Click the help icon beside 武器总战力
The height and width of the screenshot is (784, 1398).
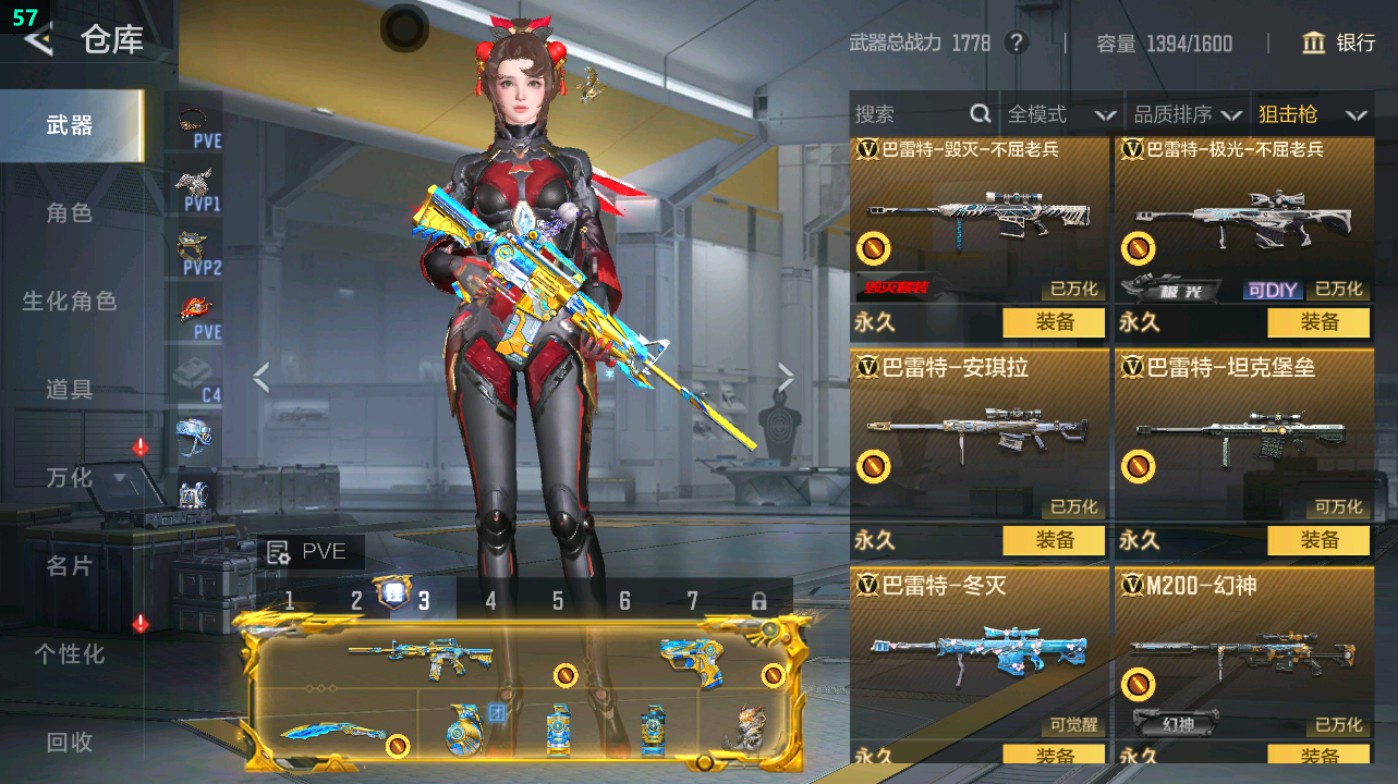[1016, 44]
